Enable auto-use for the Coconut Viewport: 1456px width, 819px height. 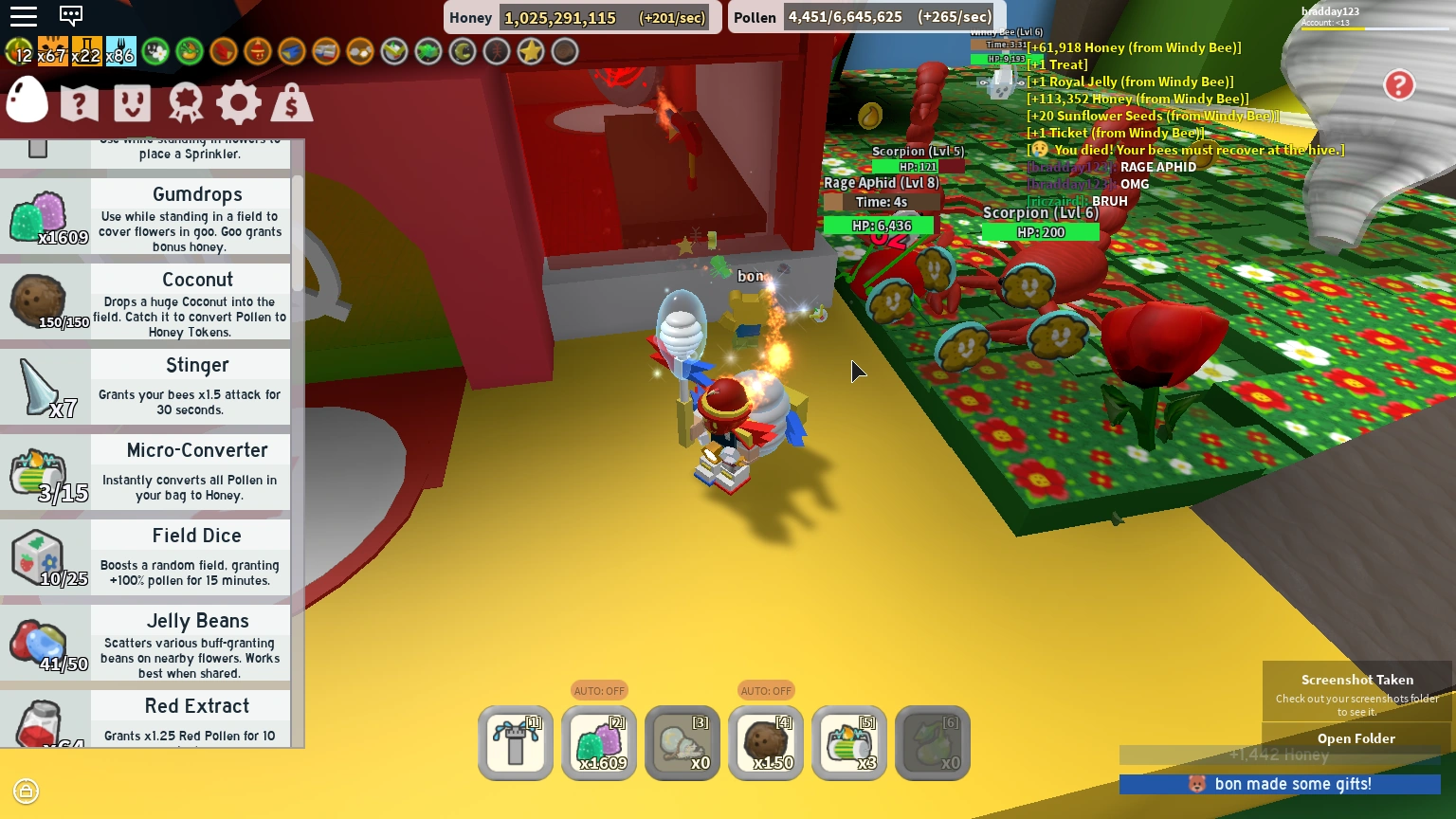coord(766,690)
